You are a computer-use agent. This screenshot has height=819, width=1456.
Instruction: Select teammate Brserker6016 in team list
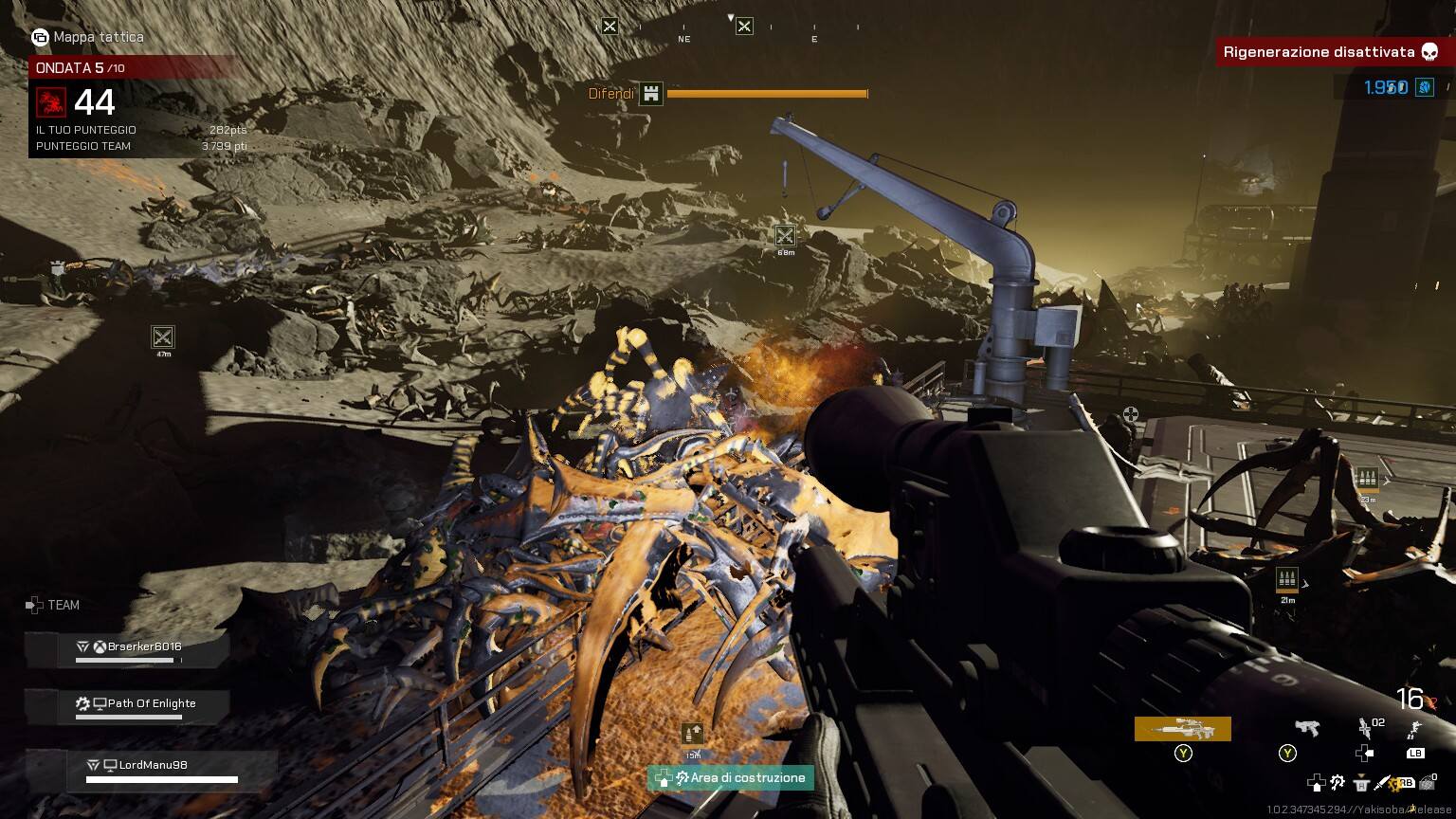(143, 647)
